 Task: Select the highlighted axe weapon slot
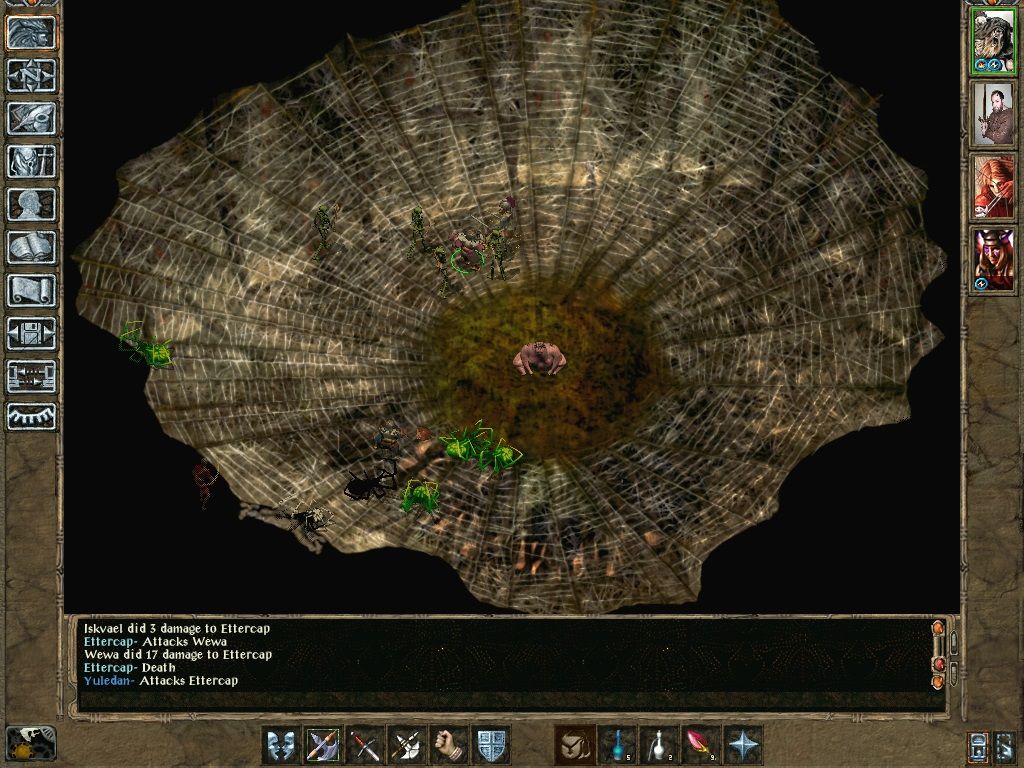(323, 745)
